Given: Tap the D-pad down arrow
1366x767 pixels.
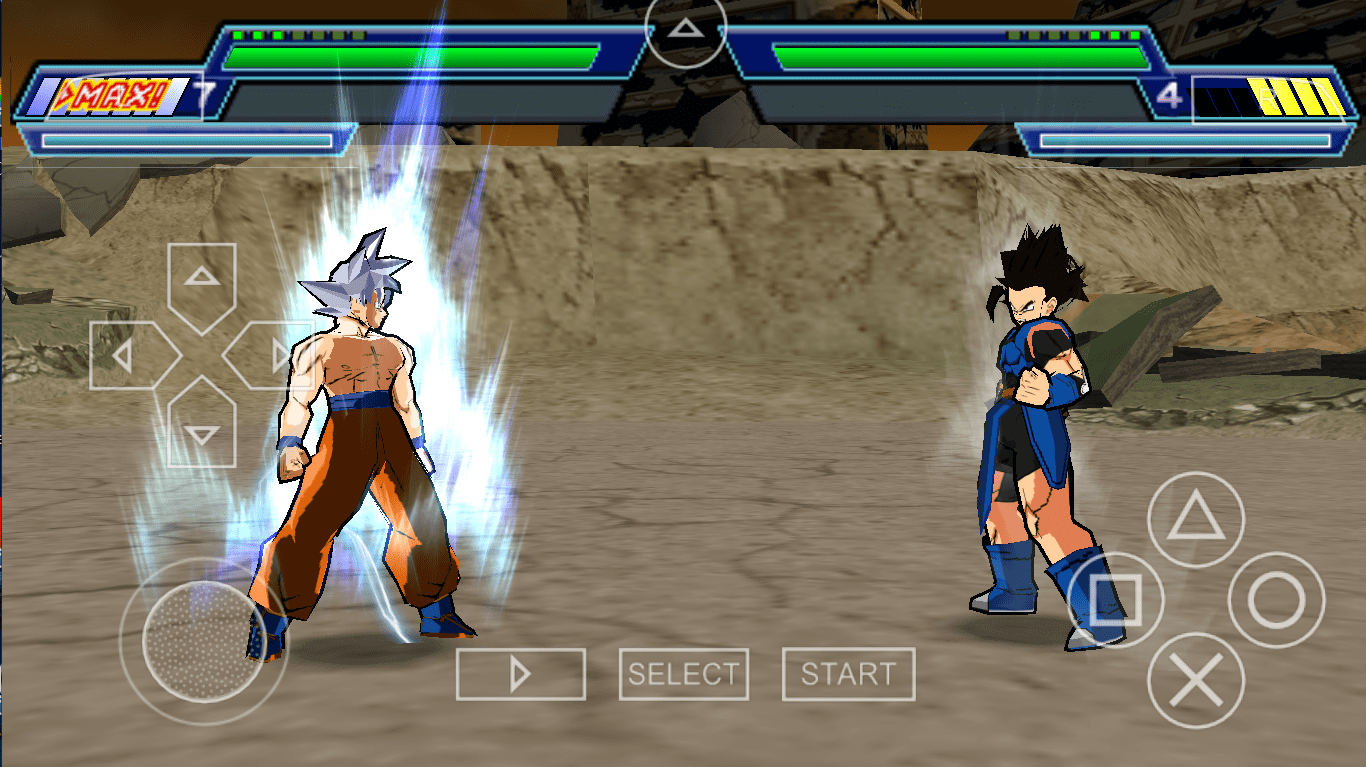Looking at the screenshot, I should 203,430.
